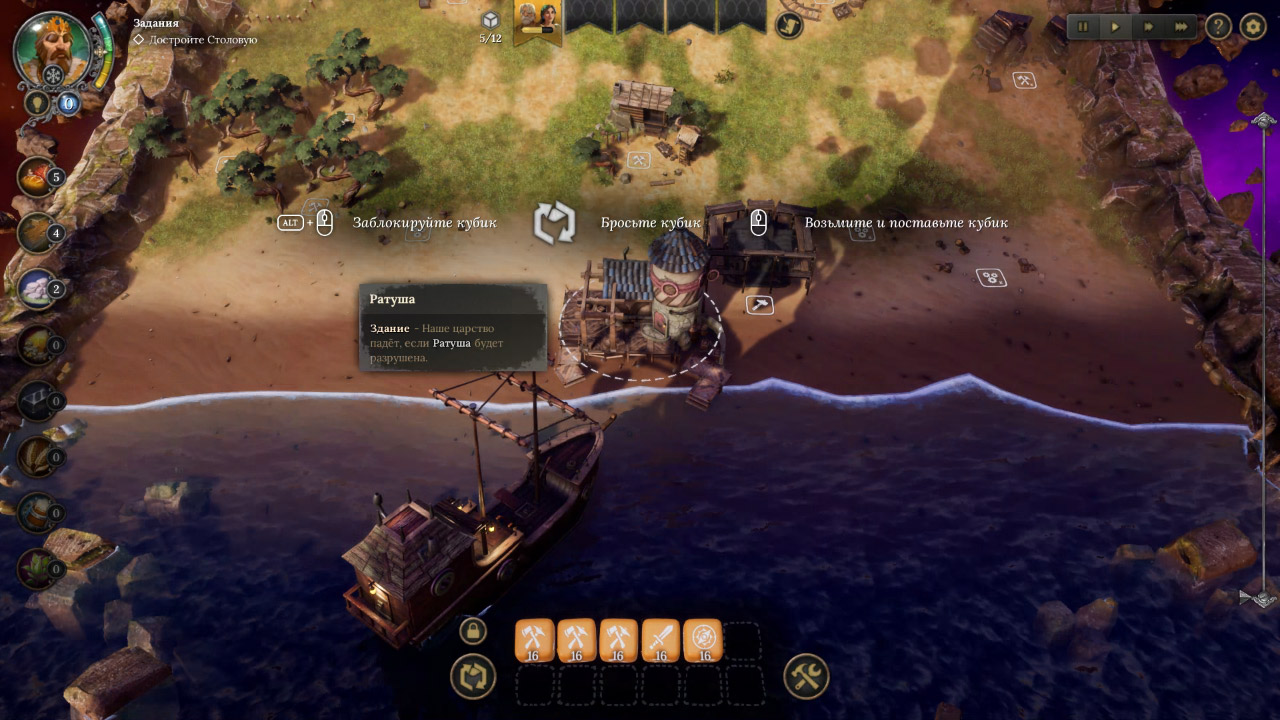The width and height of the screenshot is (1280, 720).
Task: Pause the game
Action: coord(1084,27)
